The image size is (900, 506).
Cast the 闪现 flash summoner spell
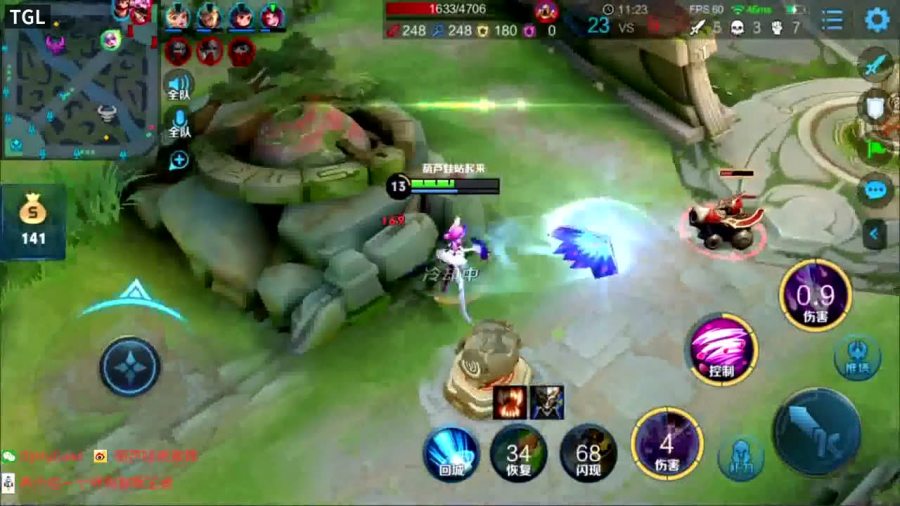coord(588,452)
